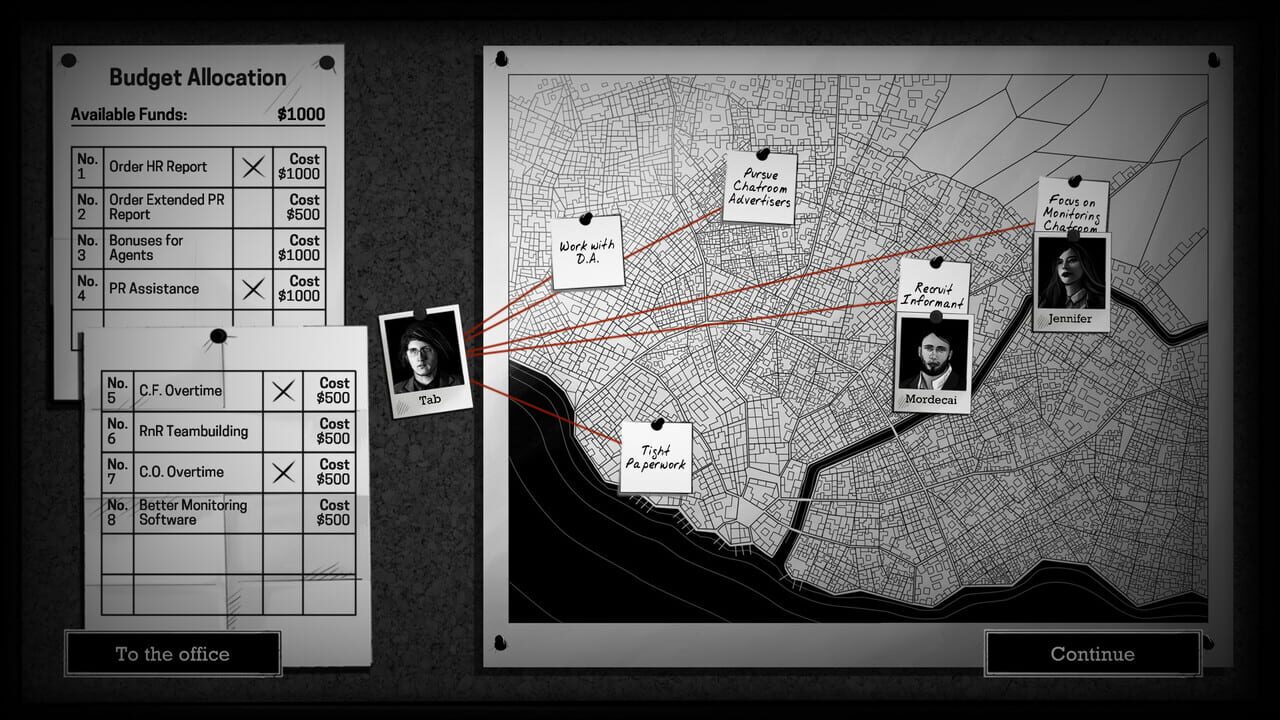Select the "Work with D.A." note

point(586,250)
